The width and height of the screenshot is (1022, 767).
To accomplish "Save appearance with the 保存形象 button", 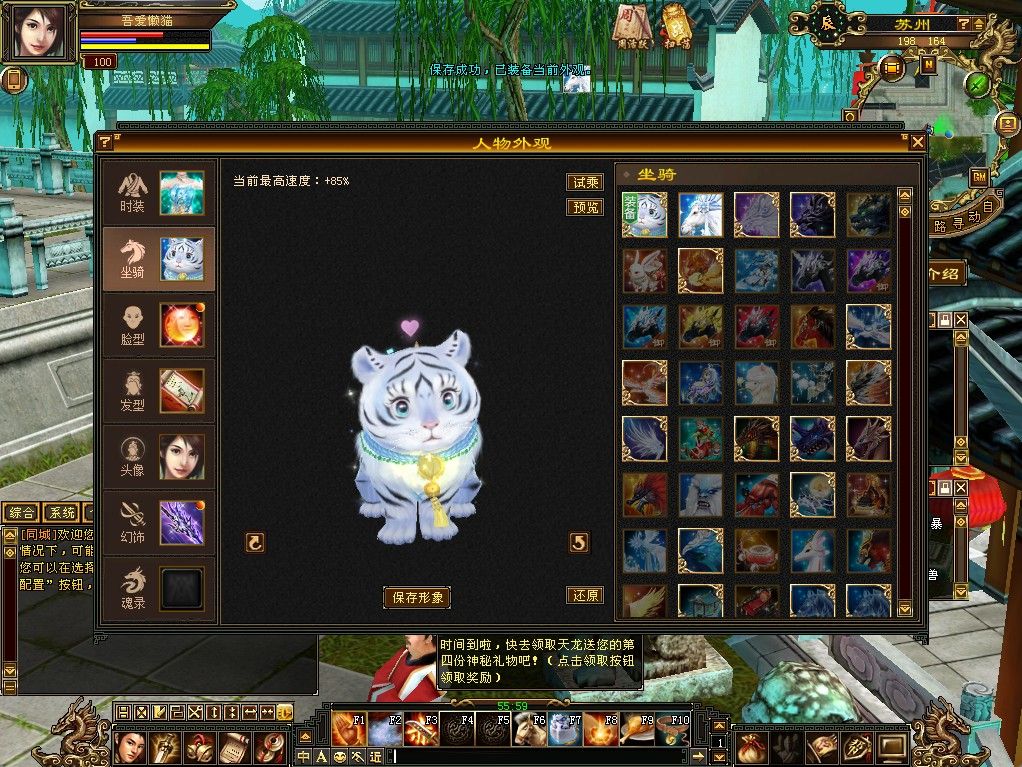I will coord(417,597).
